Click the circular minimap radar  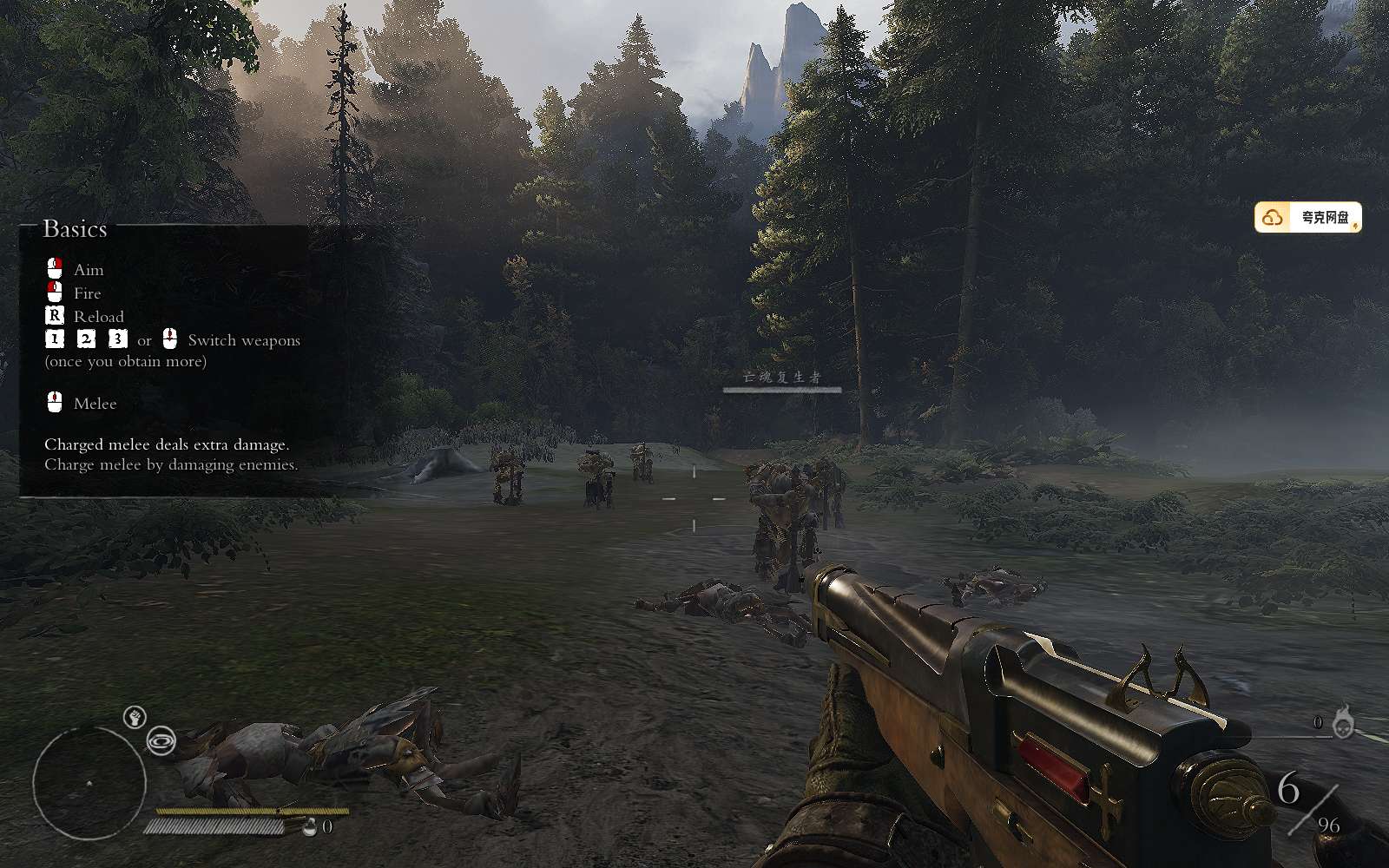[x=89, y=783]
